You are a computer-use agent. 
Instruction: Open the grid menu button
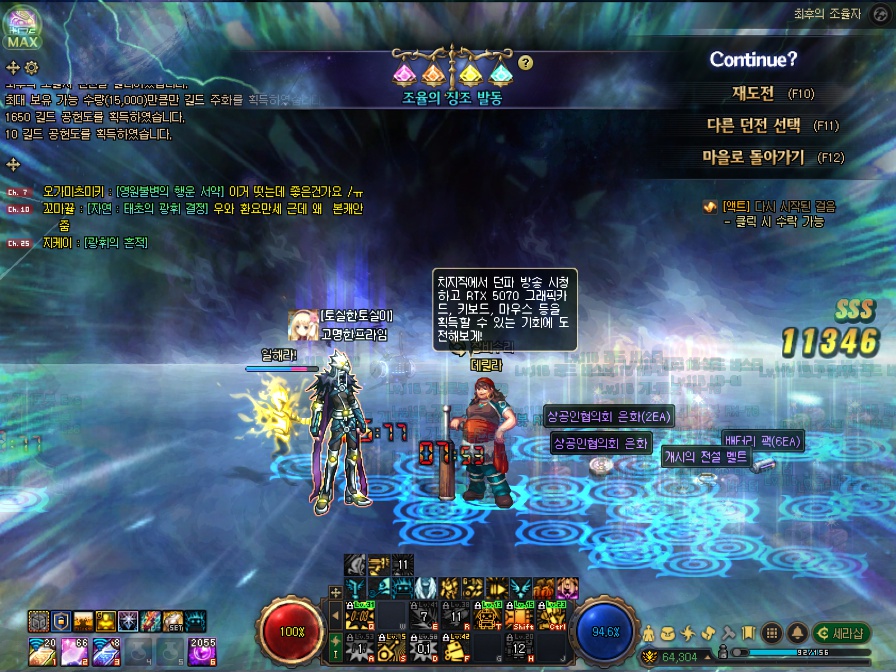[771, 633]
